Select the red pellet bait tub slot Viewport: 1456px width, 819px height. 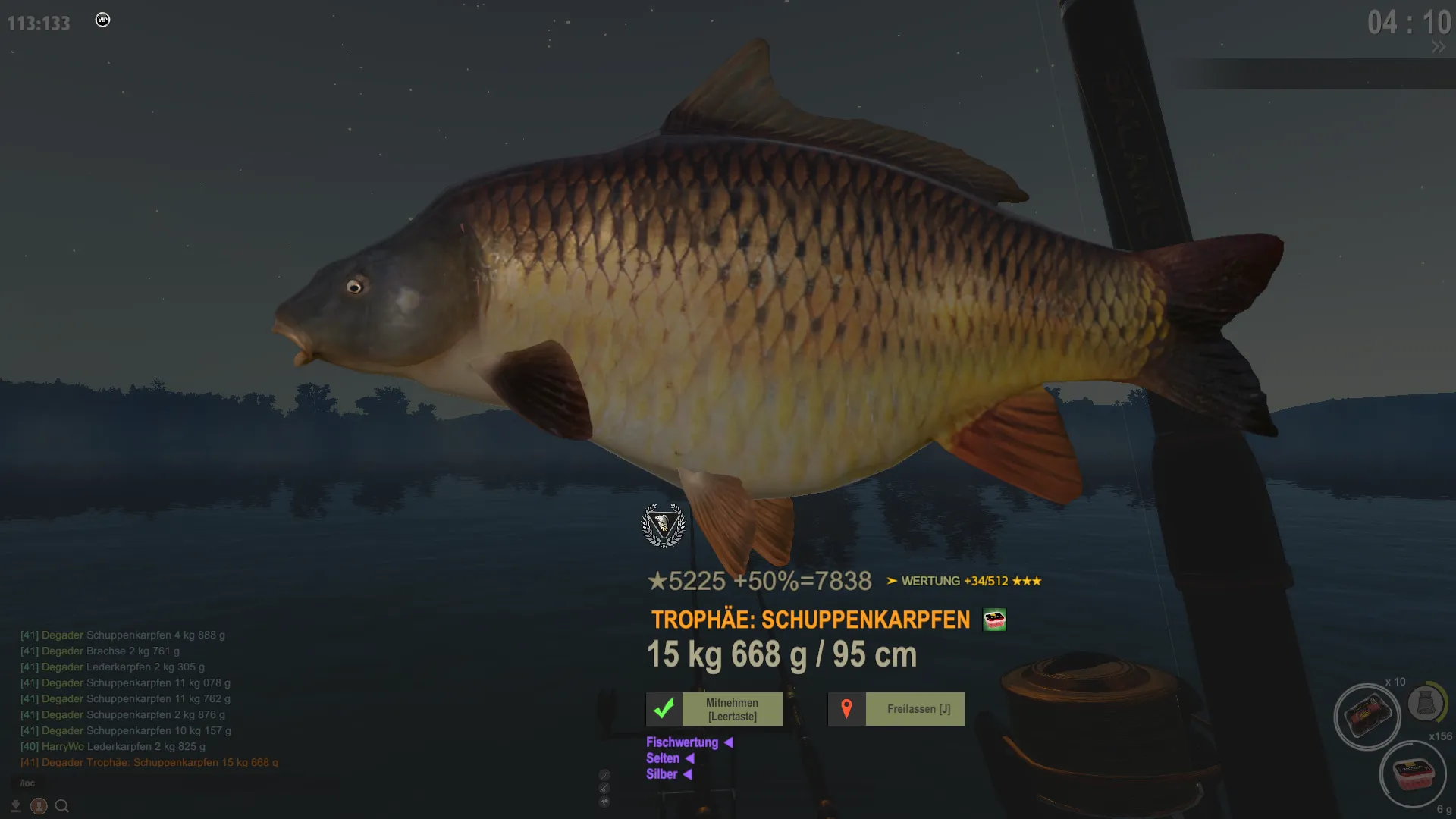[x=1412, y=774]
